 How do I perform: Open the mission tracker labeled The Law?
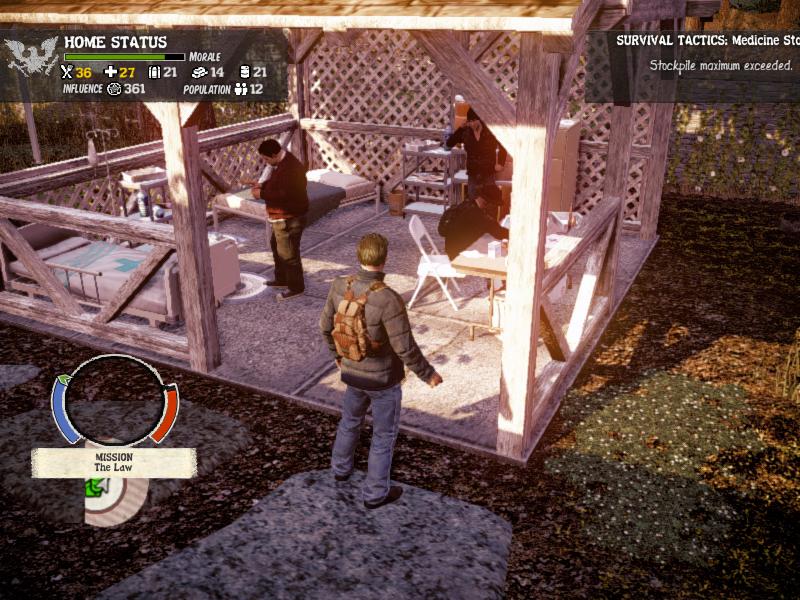click(114, 462)
